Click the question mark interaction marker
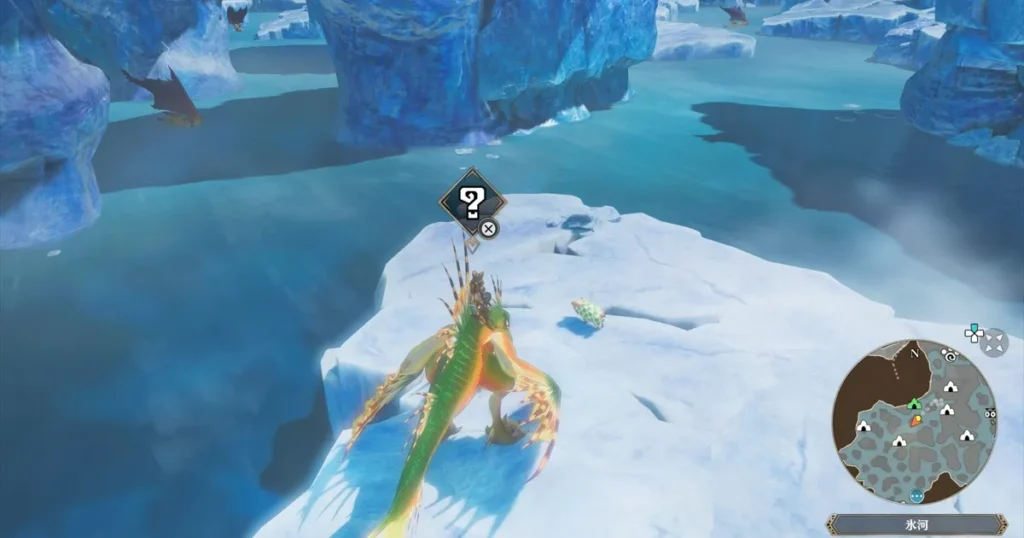Screen dimensions: 1024x538 coord(471,202)
